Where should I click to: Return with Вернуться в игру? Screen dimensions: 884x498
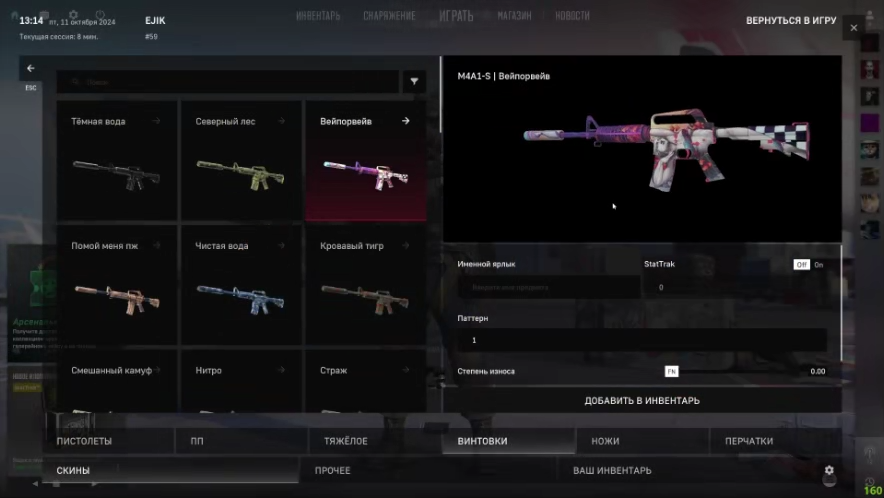(791, 20)
